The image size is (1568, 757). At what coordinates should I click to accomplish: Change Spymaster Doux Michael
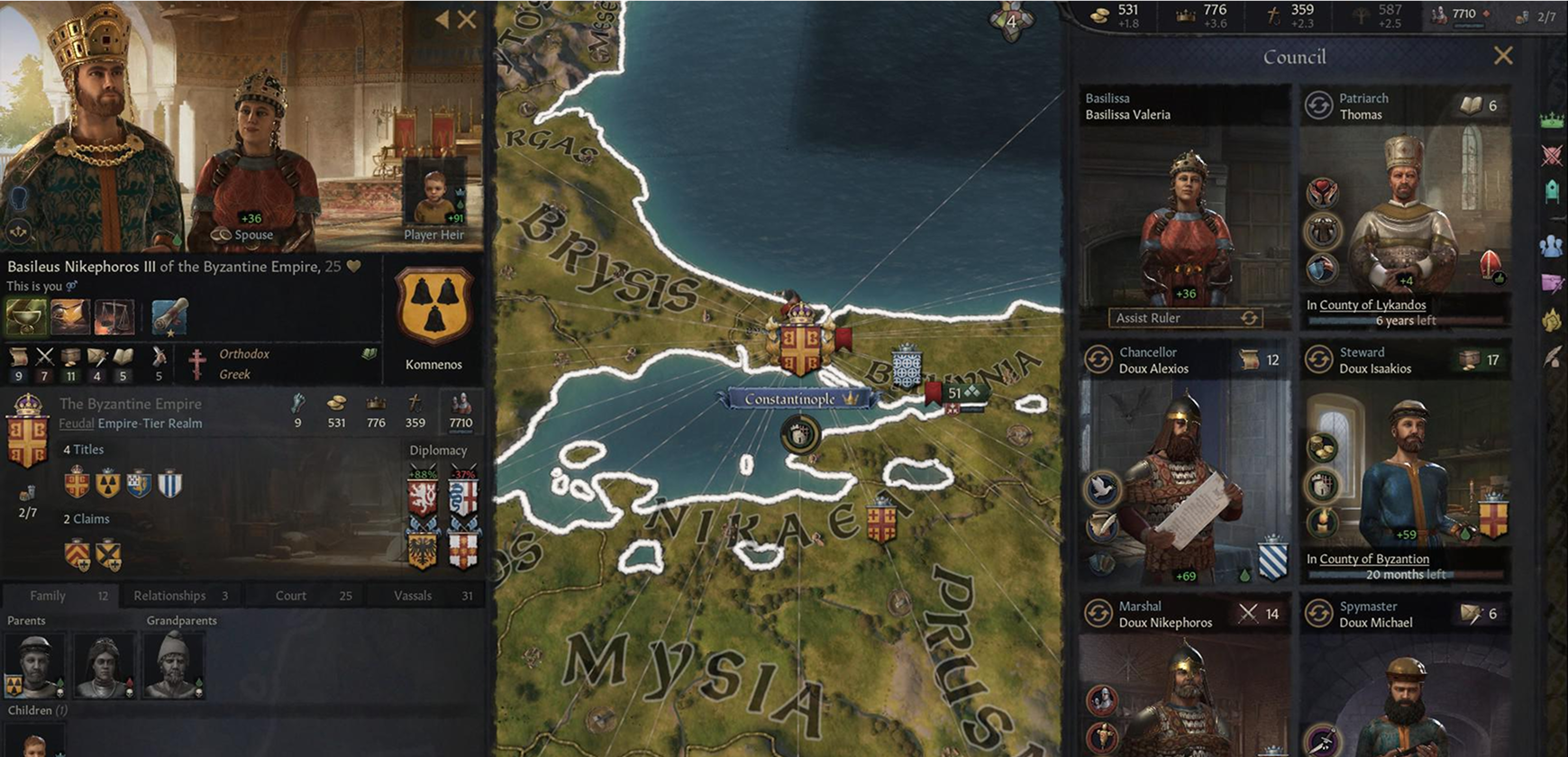click(1318, 614)
